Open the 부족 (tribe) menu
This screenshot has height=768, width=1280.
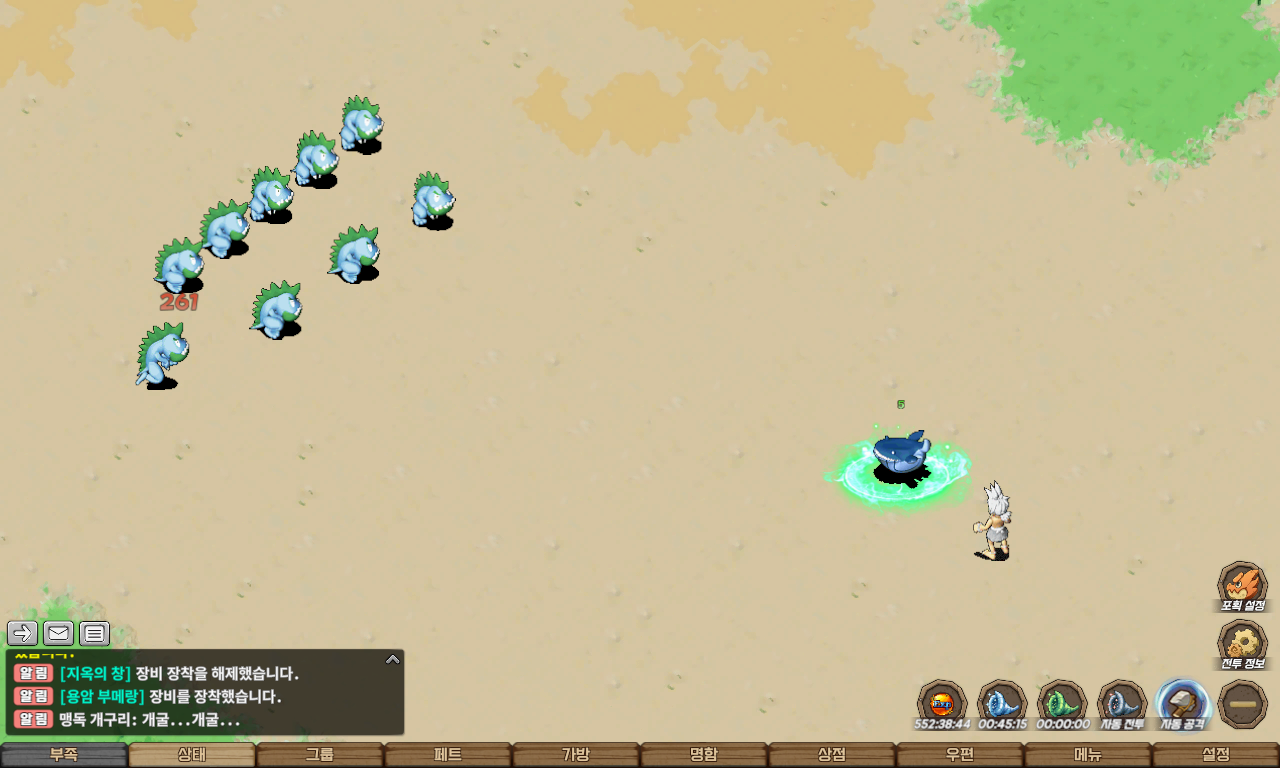coord(64,755)
